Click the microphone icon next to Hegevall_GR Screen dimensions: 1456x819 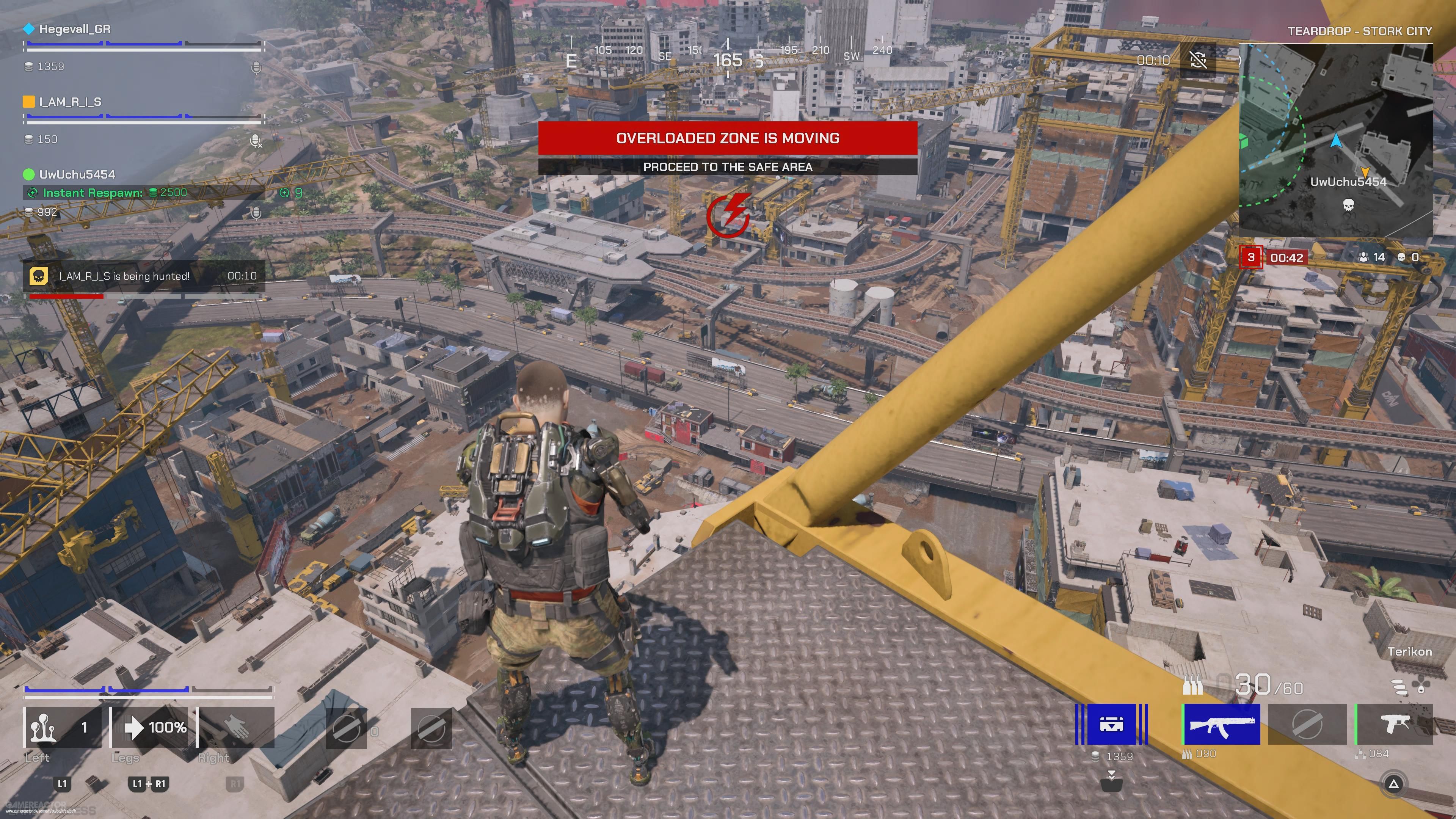point(256,68)
